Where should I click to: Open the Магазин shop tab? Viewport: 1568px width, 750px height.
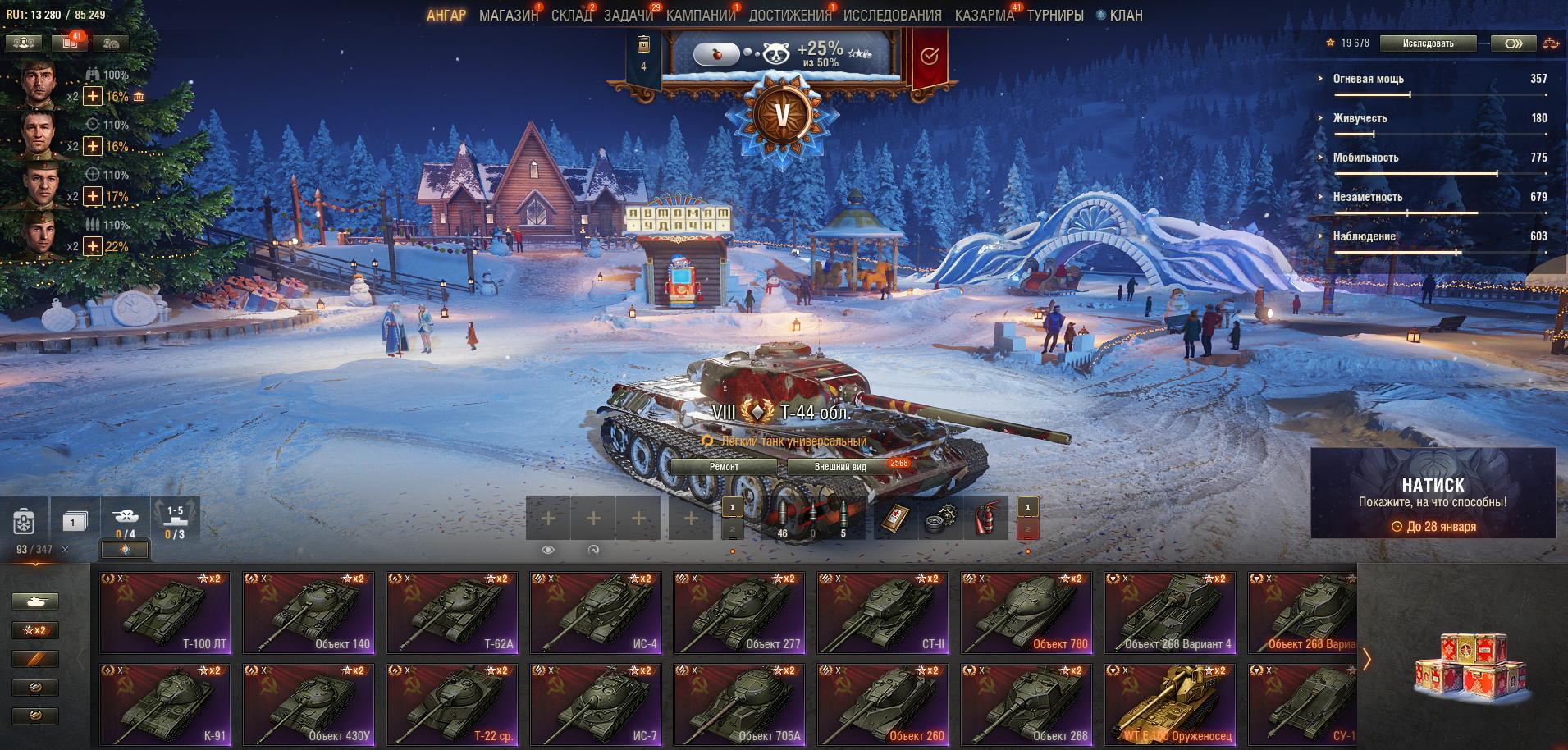click(x=508, y=16)
